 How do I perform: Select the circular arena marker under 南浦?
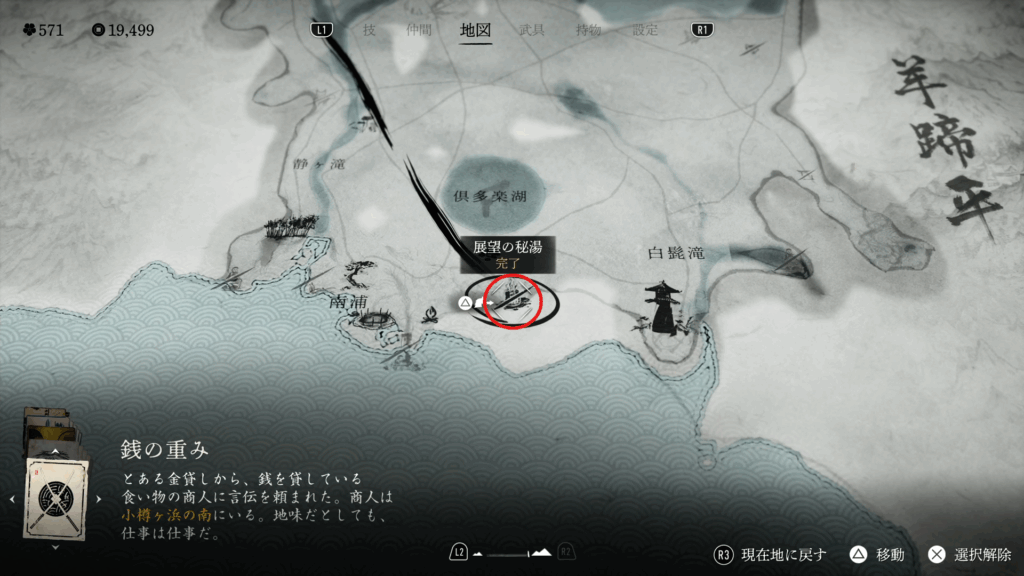click(374, 320)
